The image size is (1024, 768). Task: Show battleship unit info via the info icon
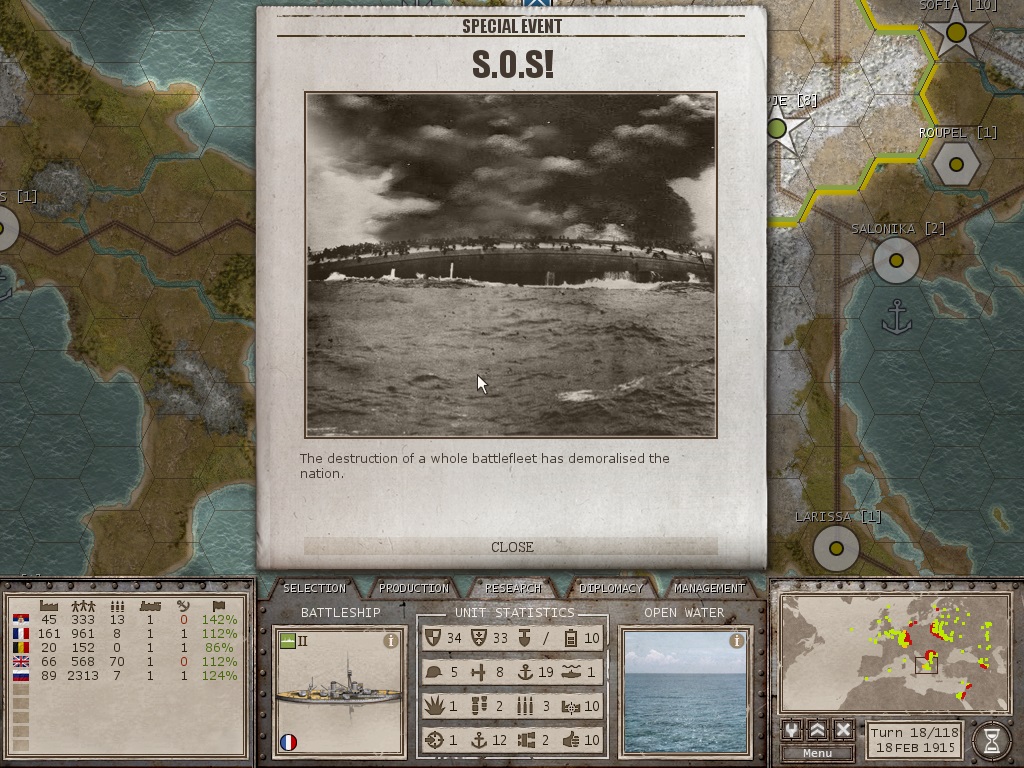tap(391, 641)
